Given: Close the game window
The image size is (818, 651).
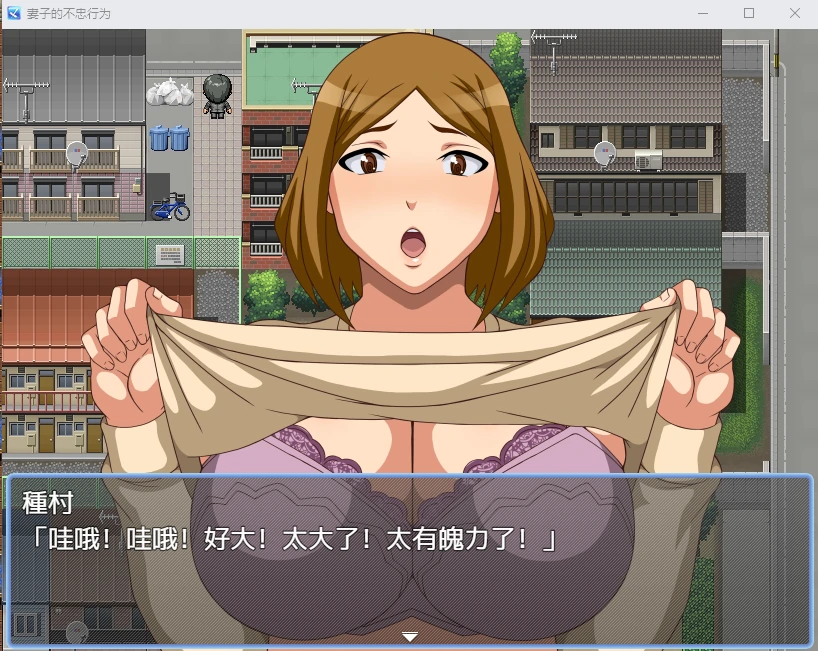Looking at the screenshot, I should 794,14.
